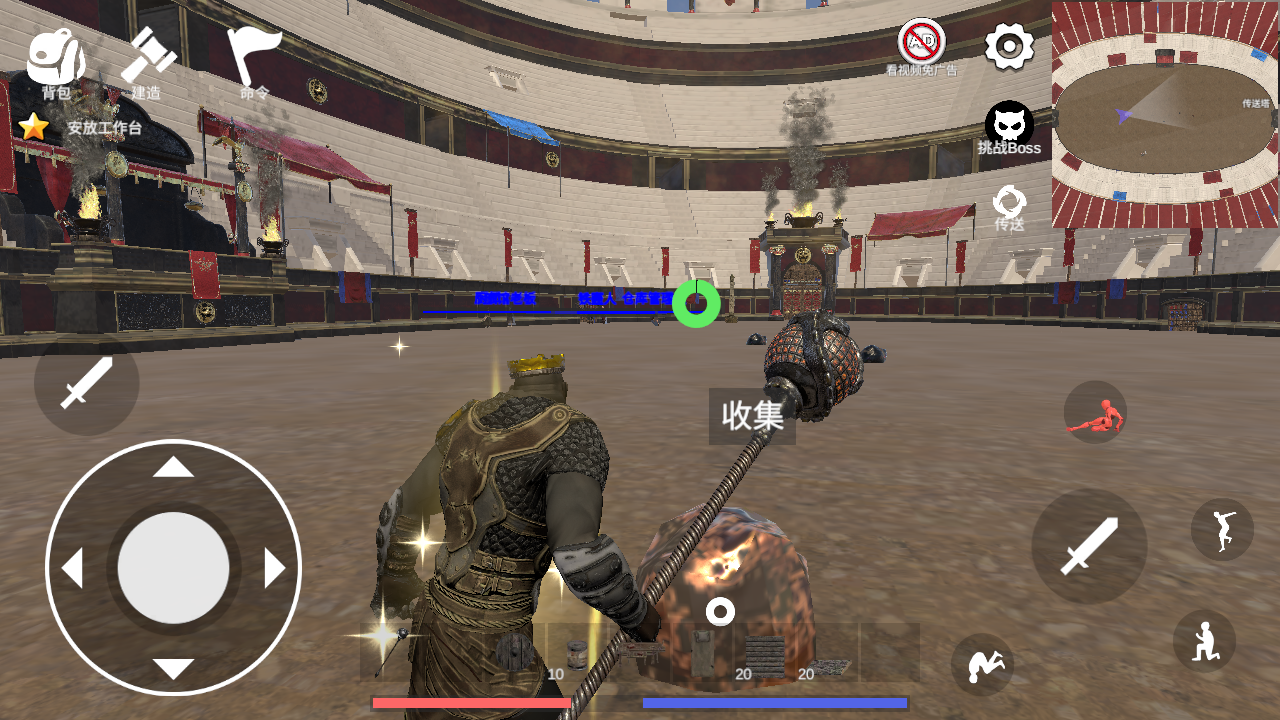Select the workbench table hotbar item
The width and height of the screenshot is (1280, 720).
pos(640,652)
